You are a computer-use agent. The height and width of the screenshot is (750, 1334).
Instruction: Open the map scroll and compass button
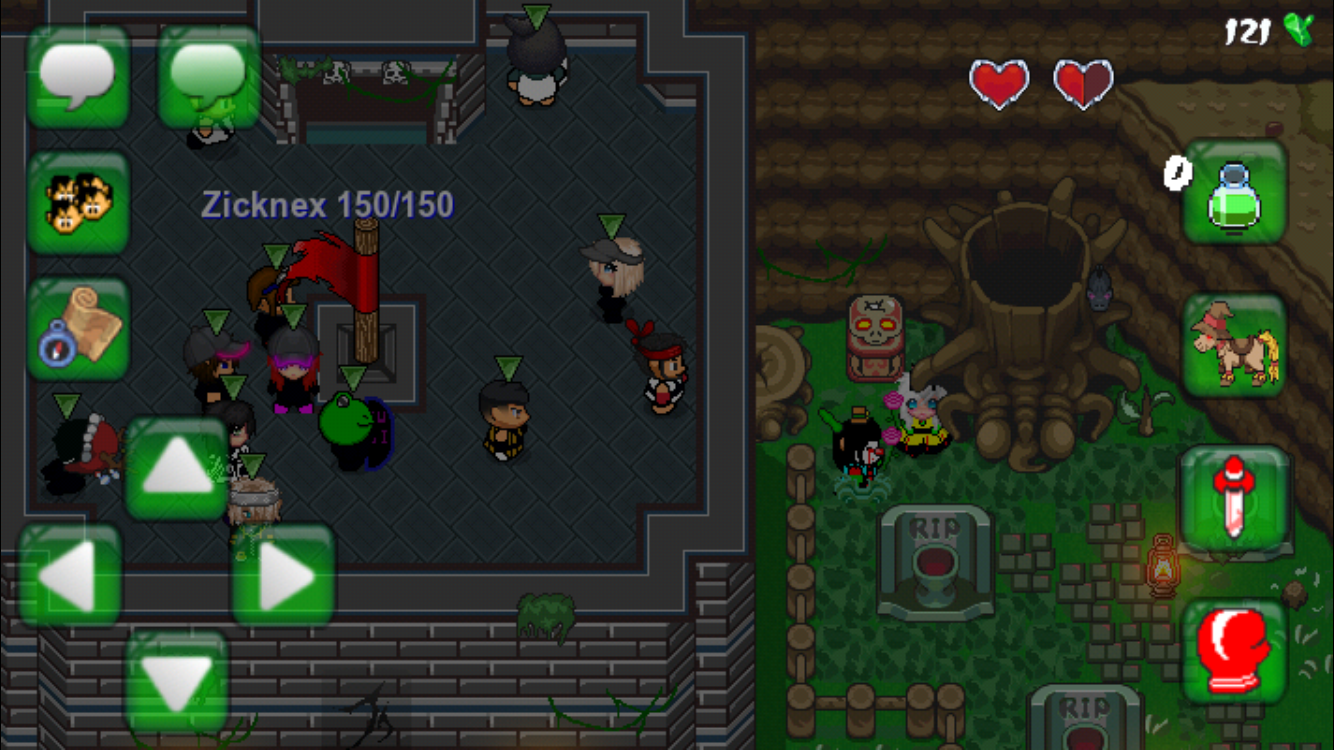click(78, 328)
